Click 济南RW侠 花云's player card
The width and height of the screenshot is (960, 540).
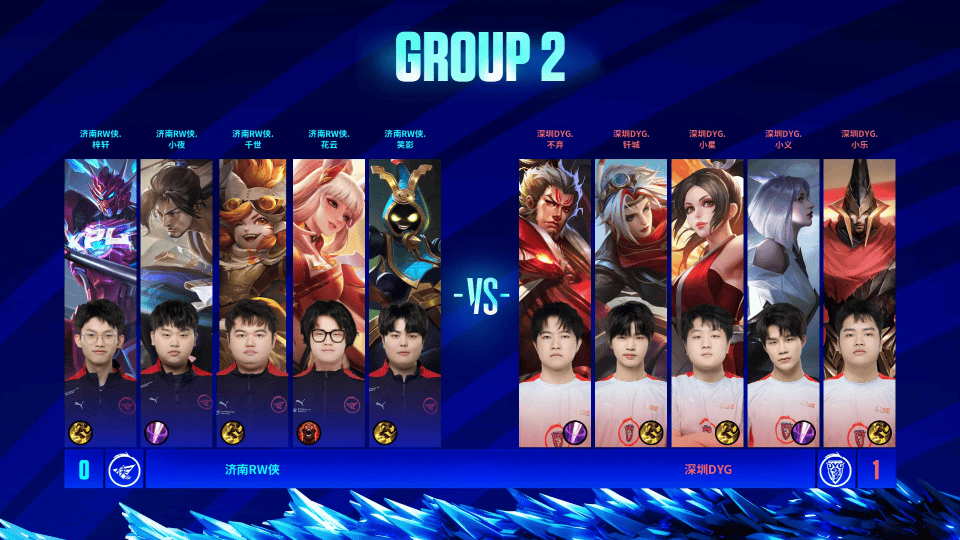click(x=329, y=300)
